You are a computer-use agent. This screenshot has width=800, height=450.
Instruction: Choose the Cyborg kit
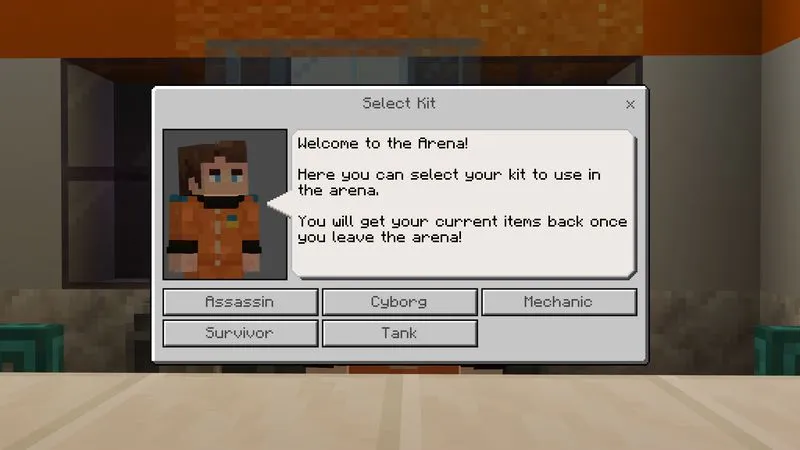tap(399, 301)
